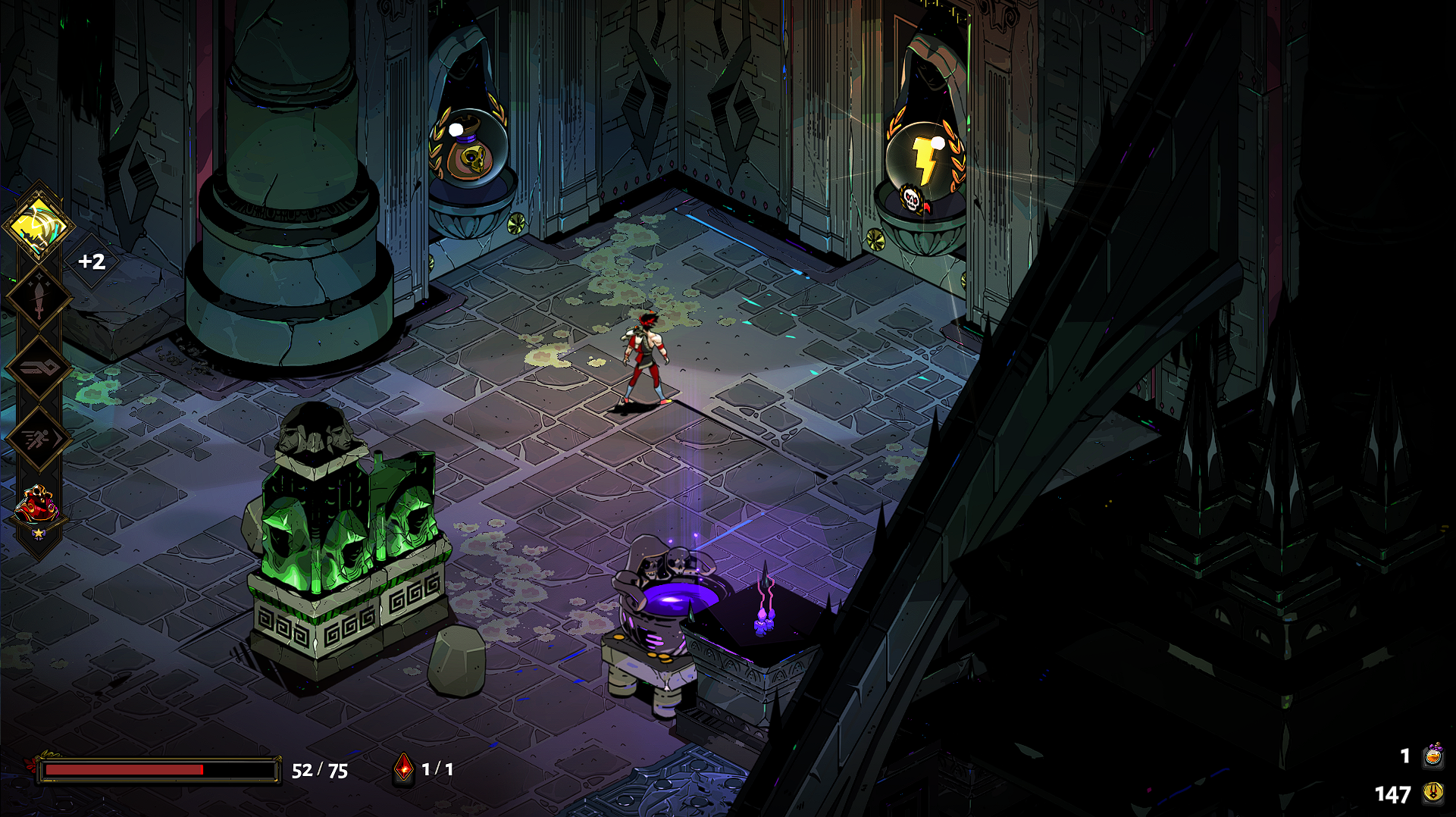
Task: Click the nectar bottle resource icon
Action: coord(1433,756)
